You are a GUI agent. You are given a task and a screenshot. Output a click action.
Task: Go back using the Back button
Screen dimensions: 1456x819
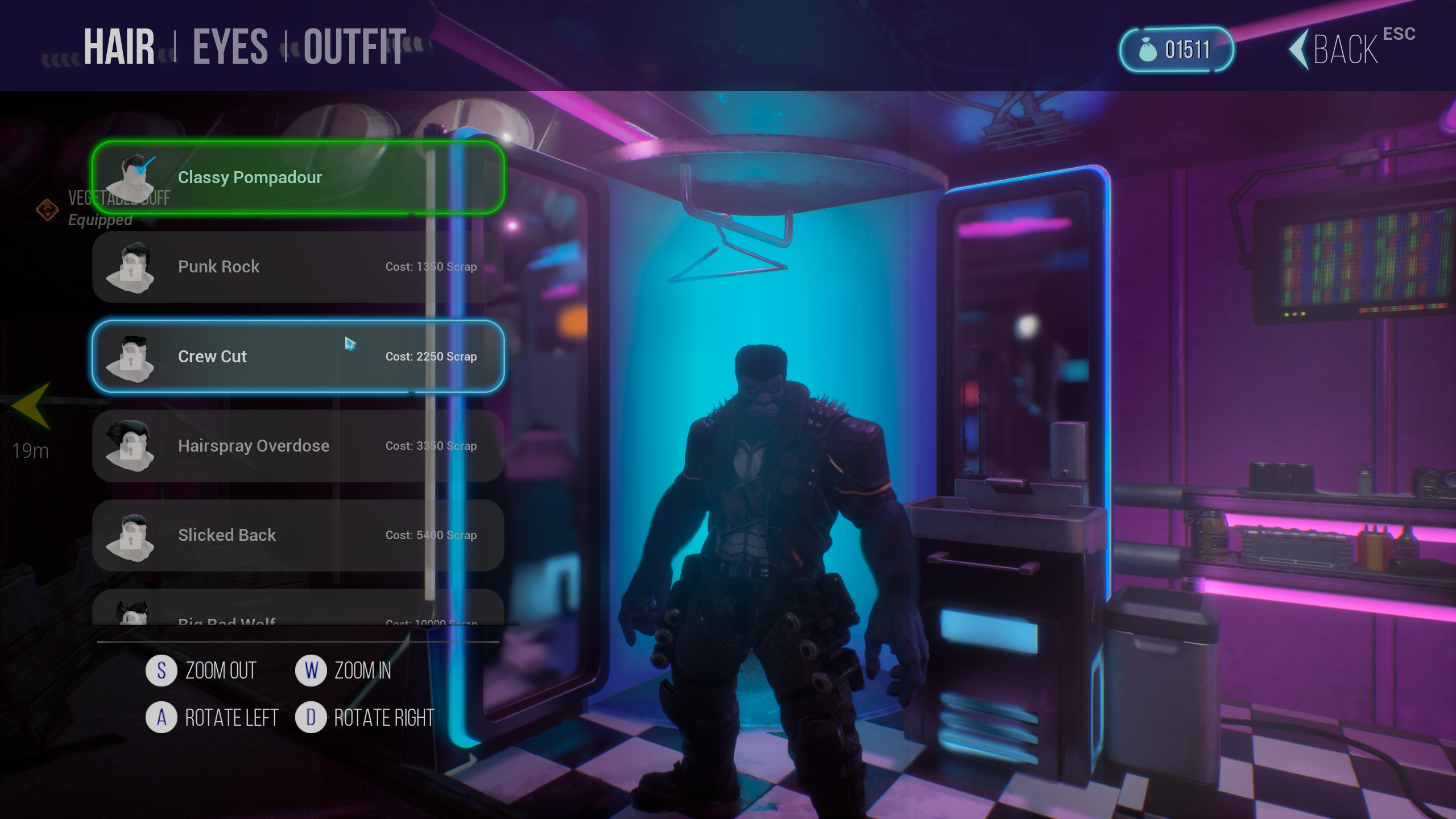click(1345, 50)
